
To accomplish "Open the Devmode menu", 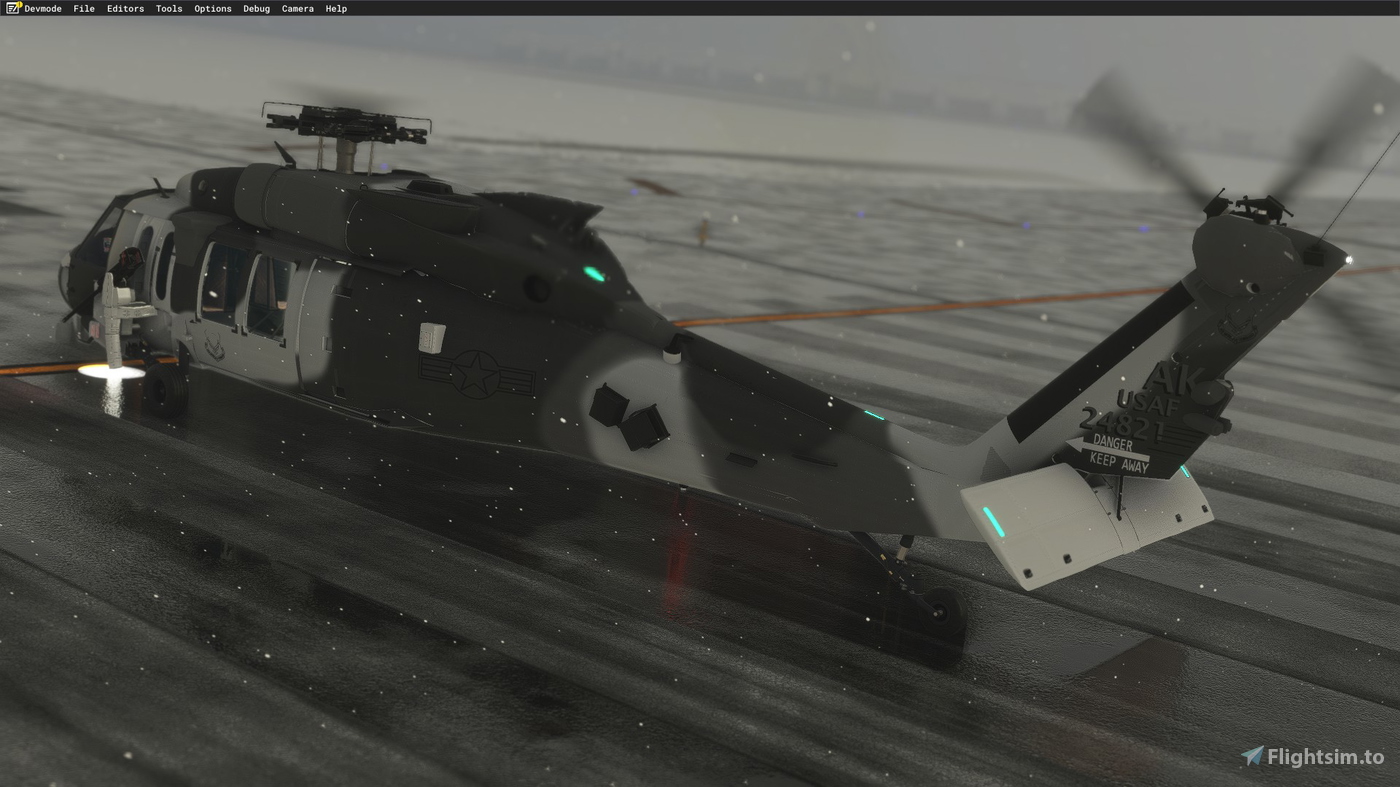I will (42, 8).
